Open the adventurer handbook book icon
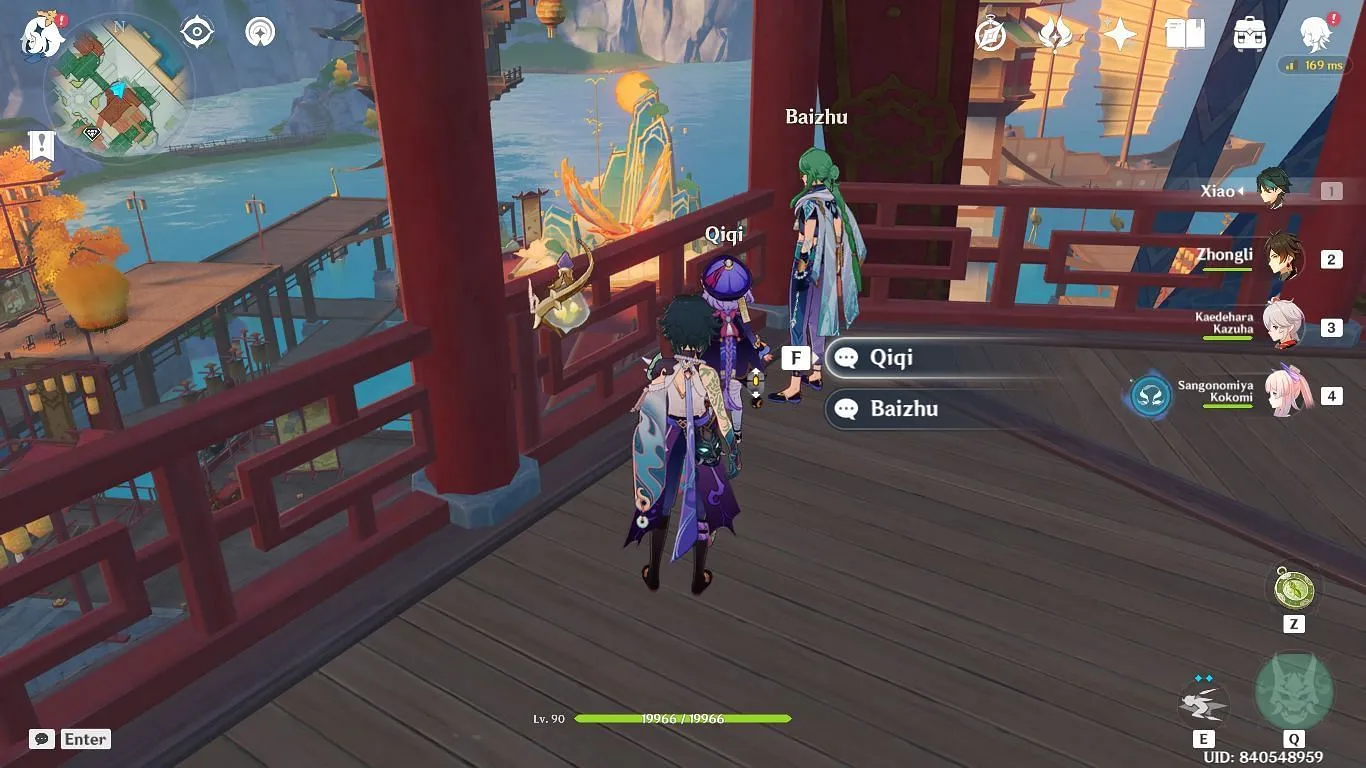Screen dimensions: 1366x768 click(x=1185, y=35)
